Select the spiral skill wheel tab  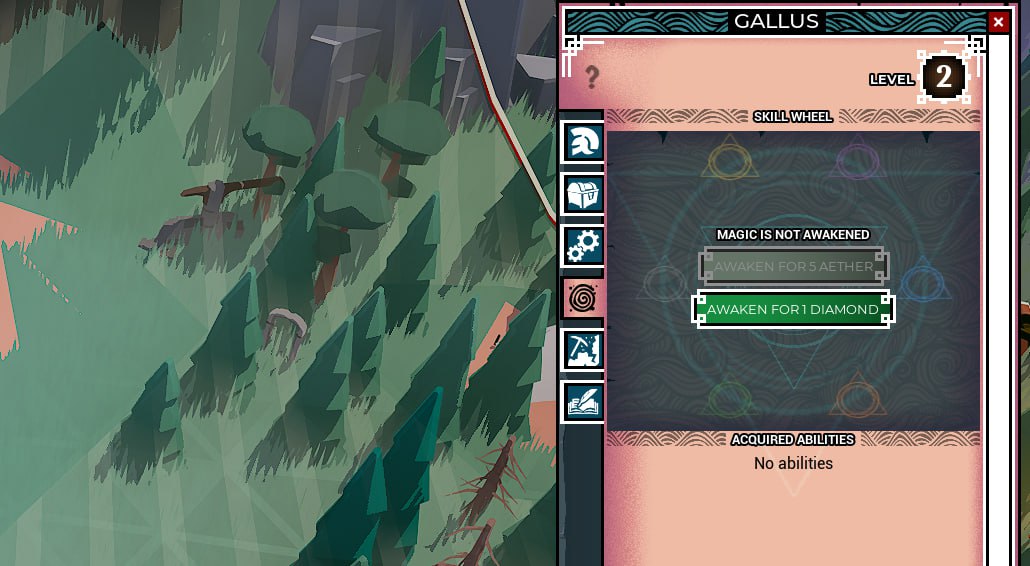[x=582, y=298]
